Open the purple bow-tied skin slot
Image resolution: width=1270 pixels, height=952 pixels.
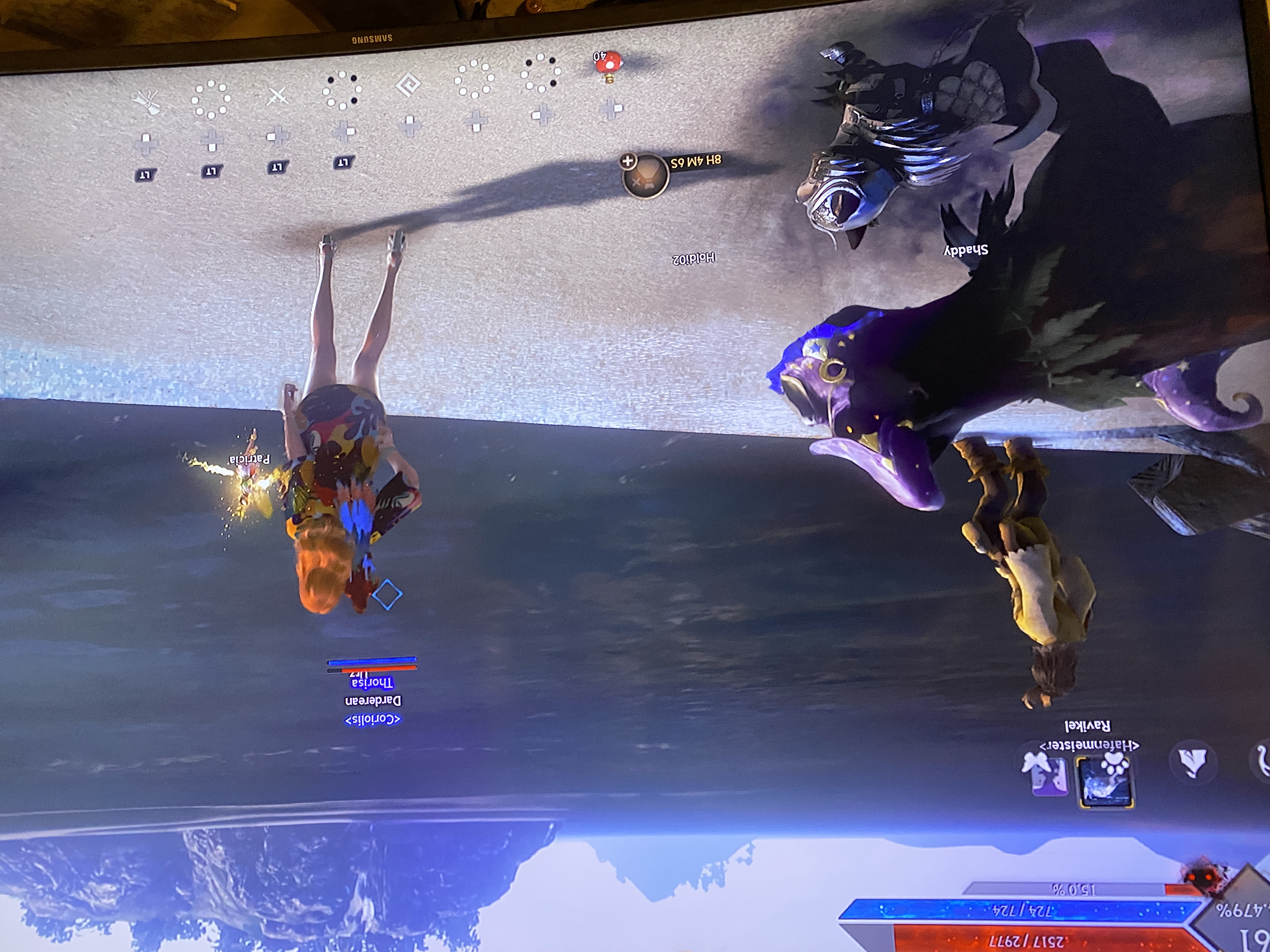[x=1046, y=775]
